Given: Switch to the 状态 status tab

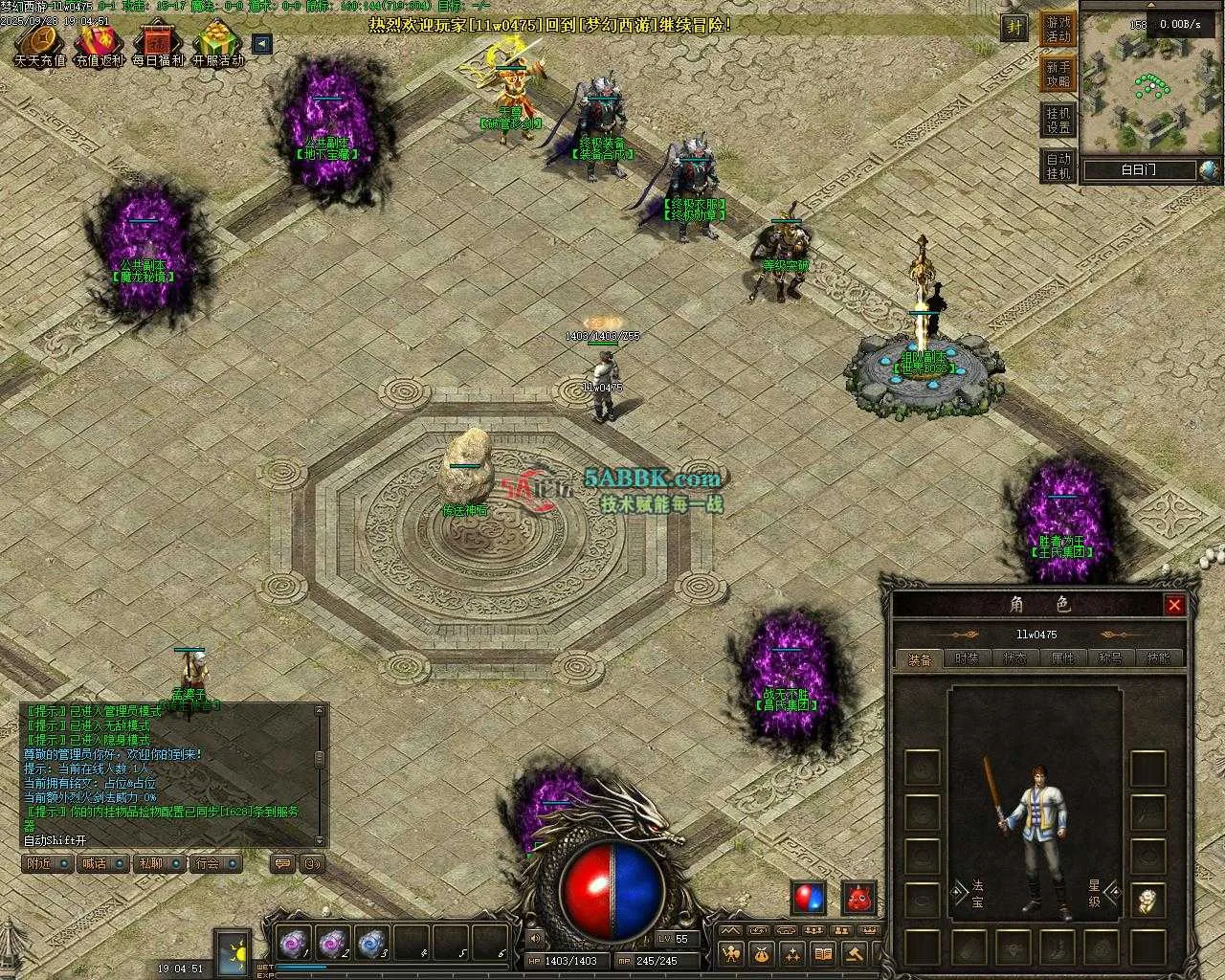Looking at the screenshot, I should pyautogui.click(x=1015, y=658).
